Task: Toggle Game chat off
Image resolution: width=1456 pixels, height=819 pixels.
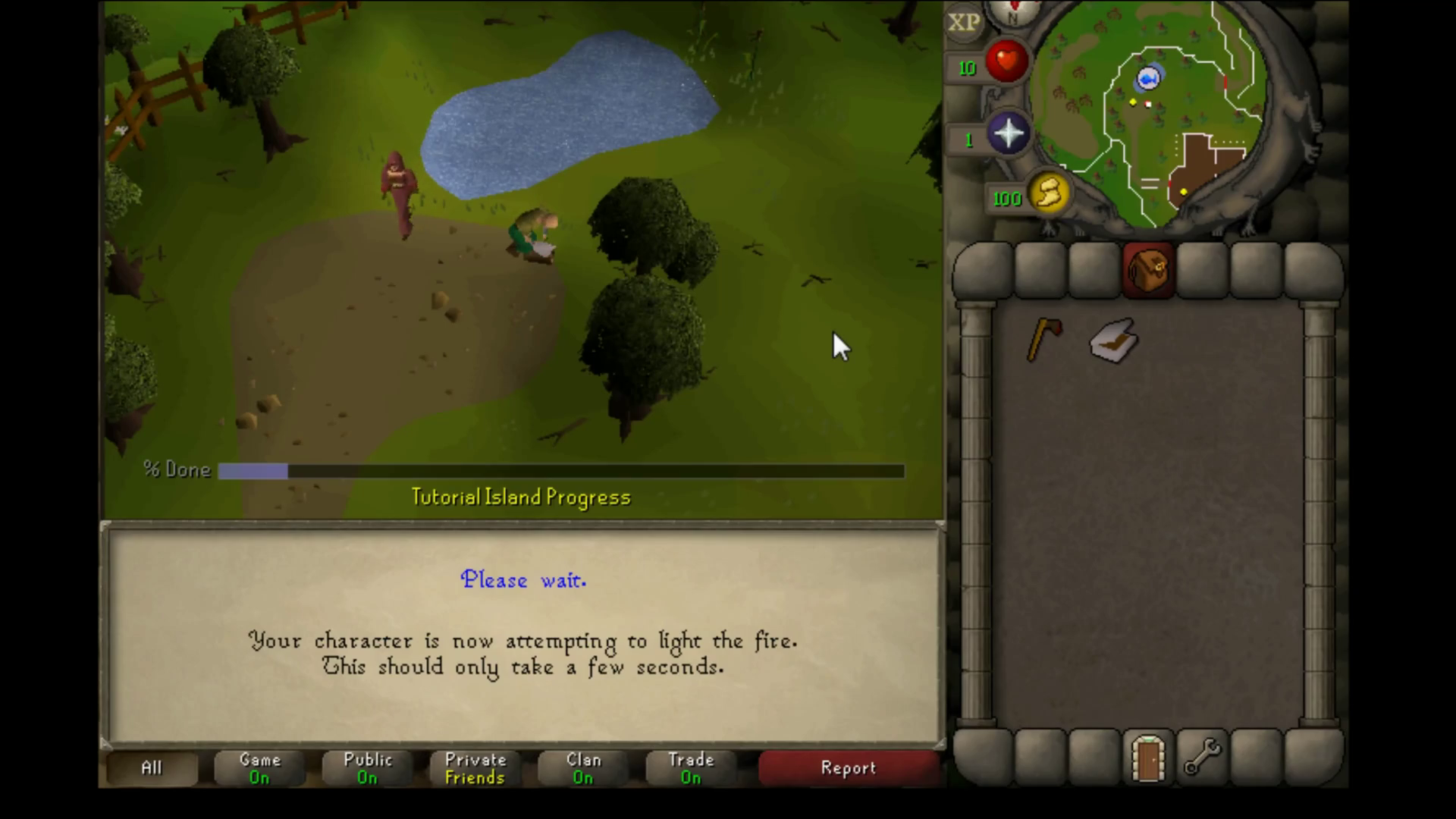Action: (259, 767)
